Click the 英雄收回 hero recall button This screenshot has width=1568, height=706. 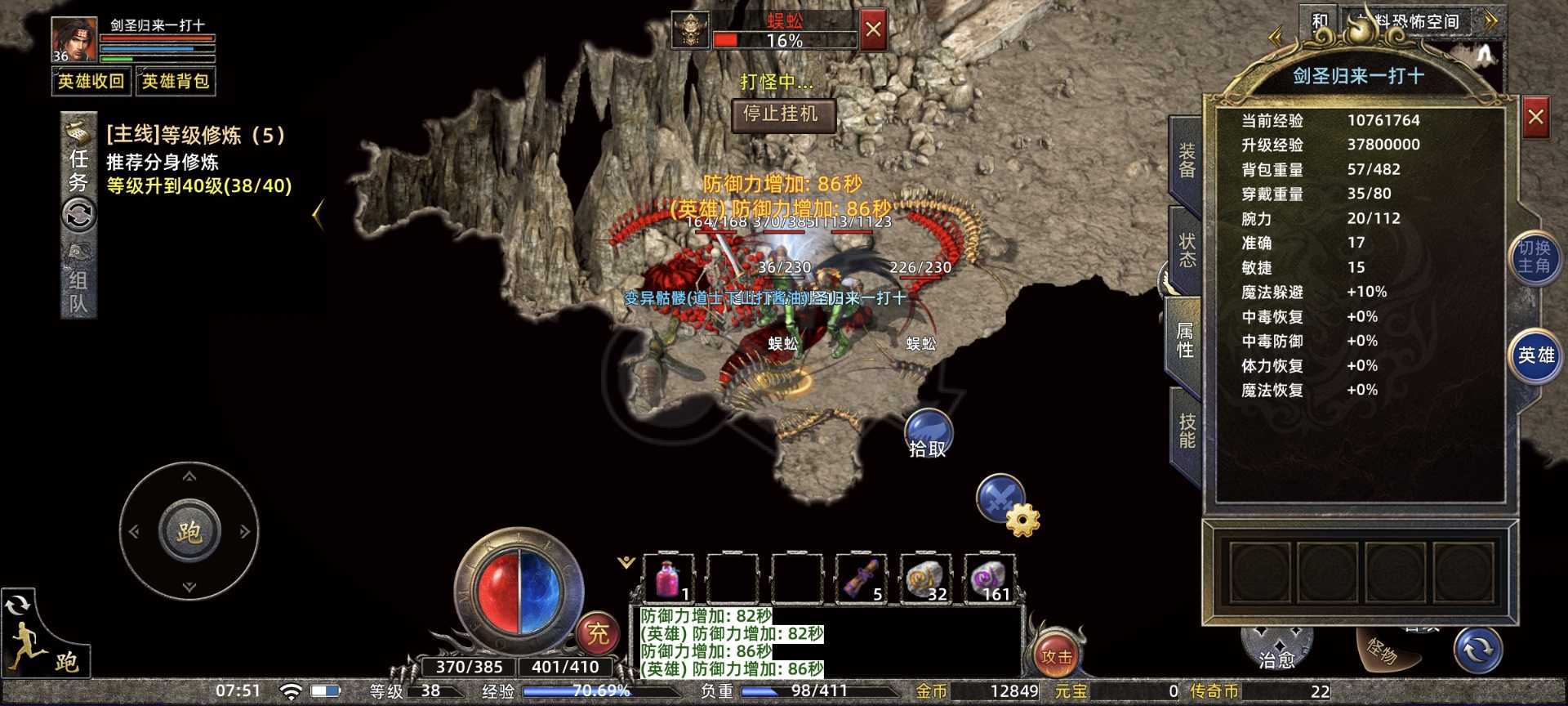pyautogui.click(x=91, y=82)
